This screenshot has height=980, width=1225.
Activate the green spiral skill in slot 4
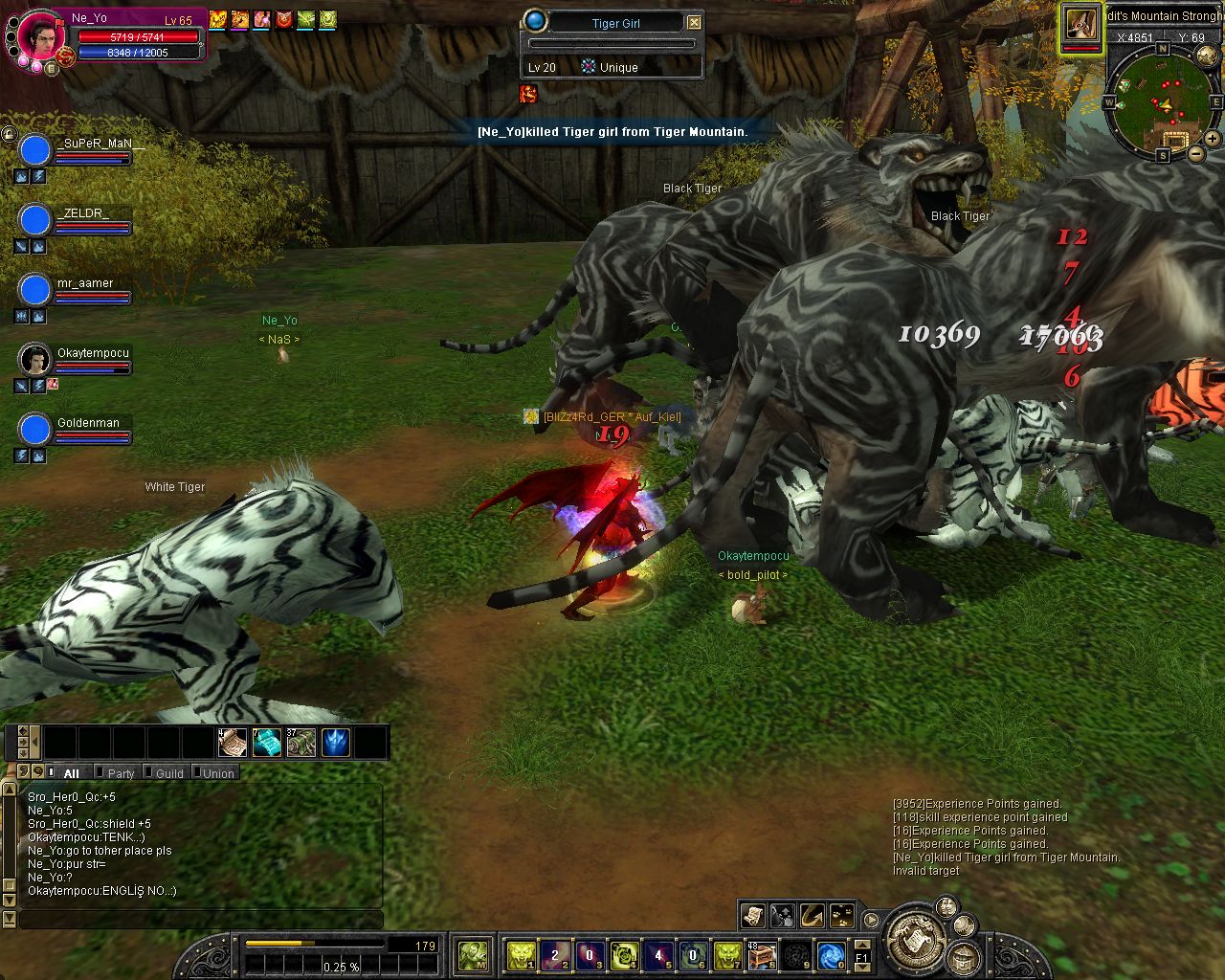click(x=624, y=954)
